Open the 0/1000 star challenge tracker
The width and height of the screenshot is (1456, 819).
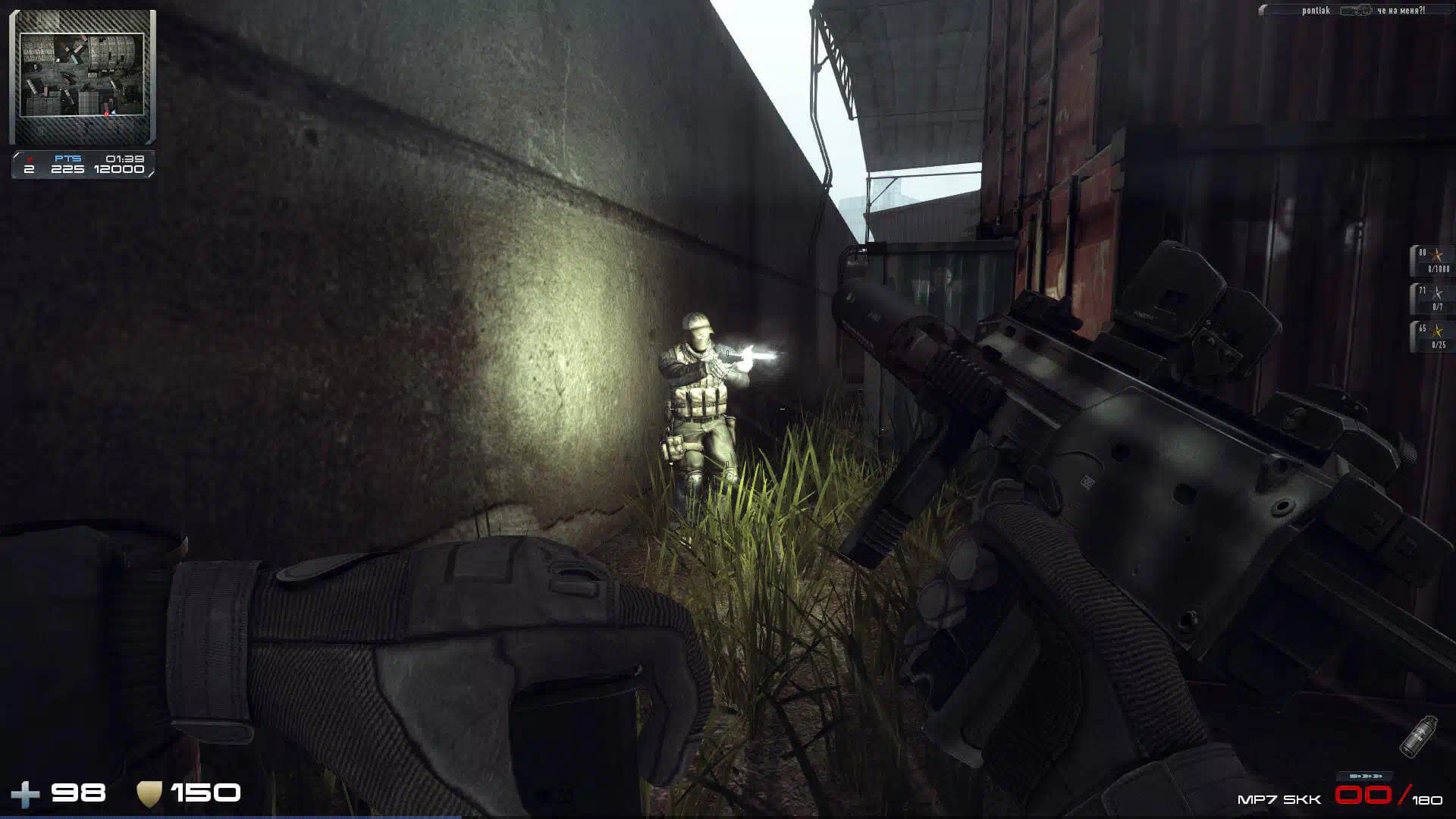click(1432, 260)
